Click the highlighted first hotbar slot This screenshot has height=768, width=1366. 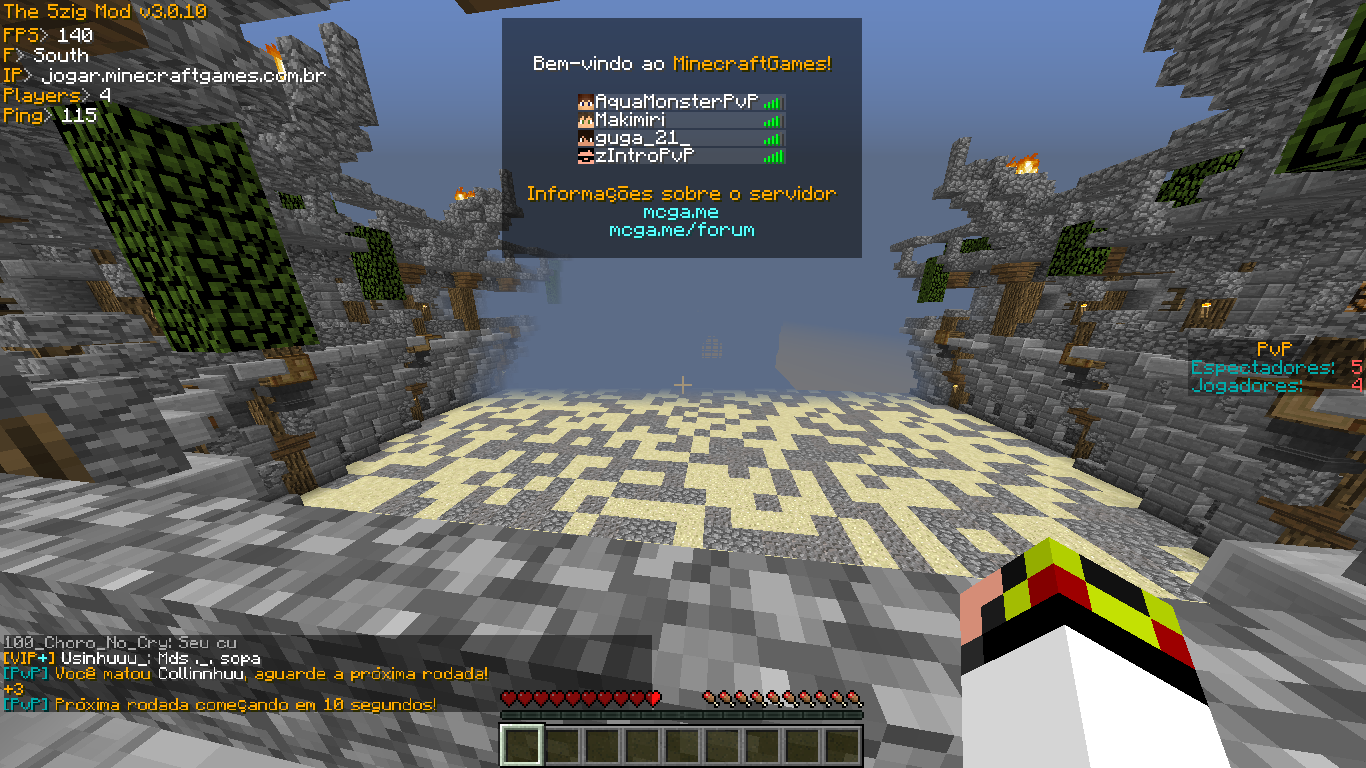pyautogui.click(x=521, y=745)
